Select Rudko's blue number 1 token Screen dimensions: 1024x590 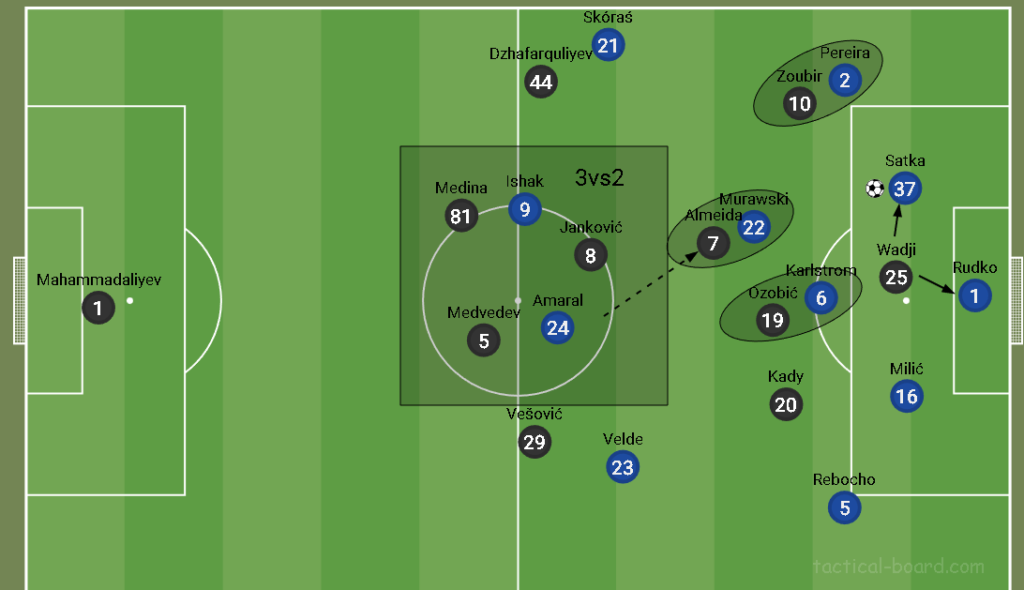tap(974, 295)
